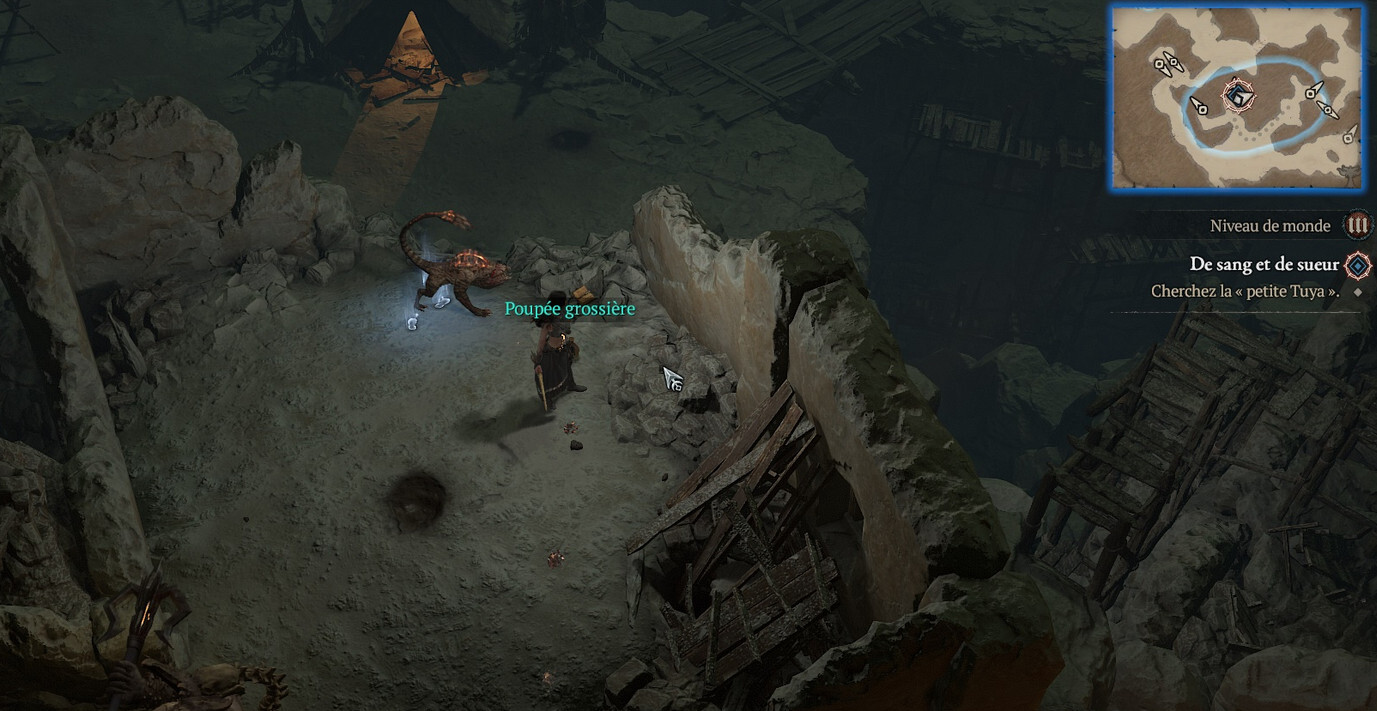
Task: Select the De sang et de sueur quest
Action: coord(1264,264)
